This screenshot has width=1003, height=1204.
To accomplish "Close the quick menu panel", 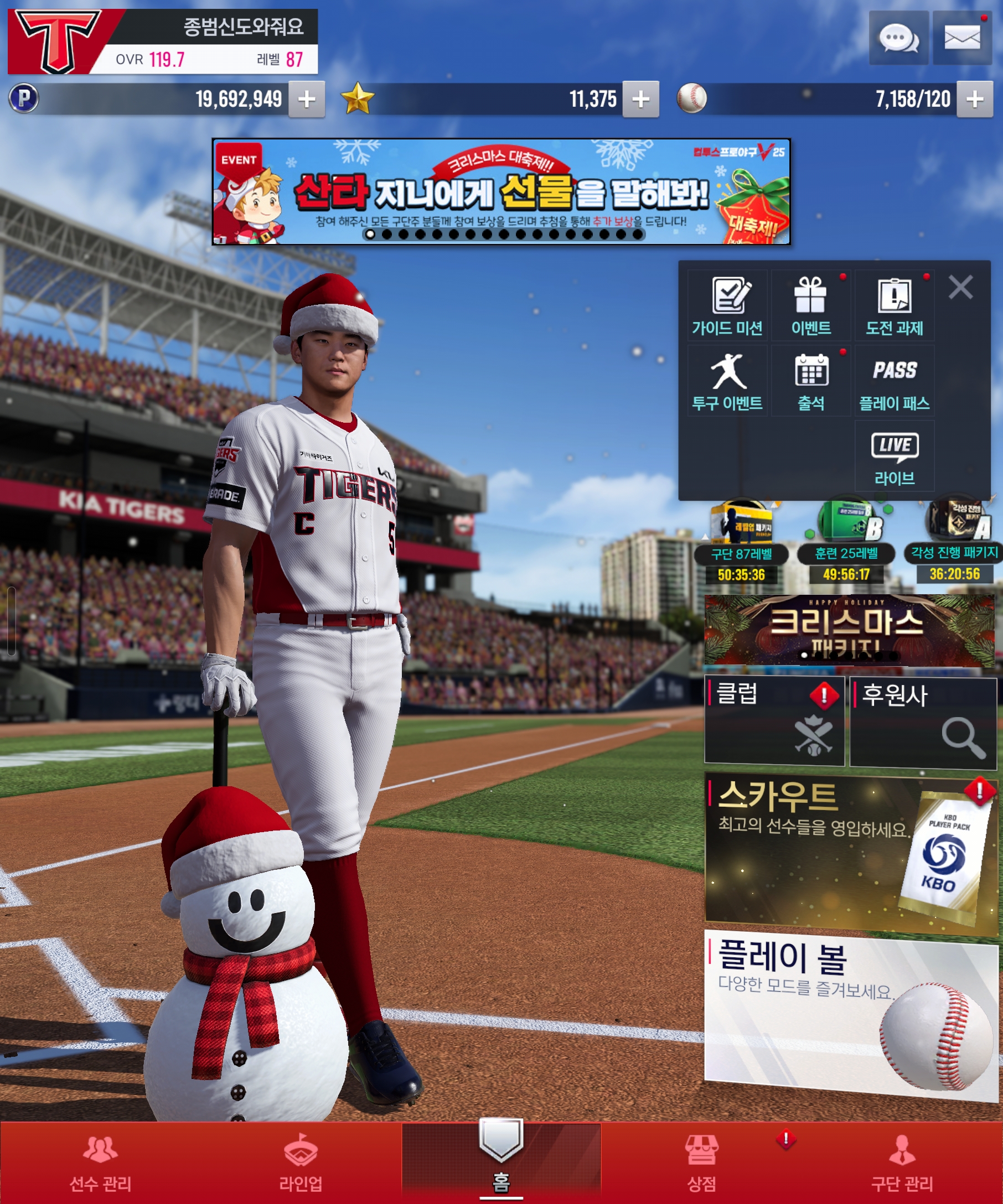I will pos(960,287).
